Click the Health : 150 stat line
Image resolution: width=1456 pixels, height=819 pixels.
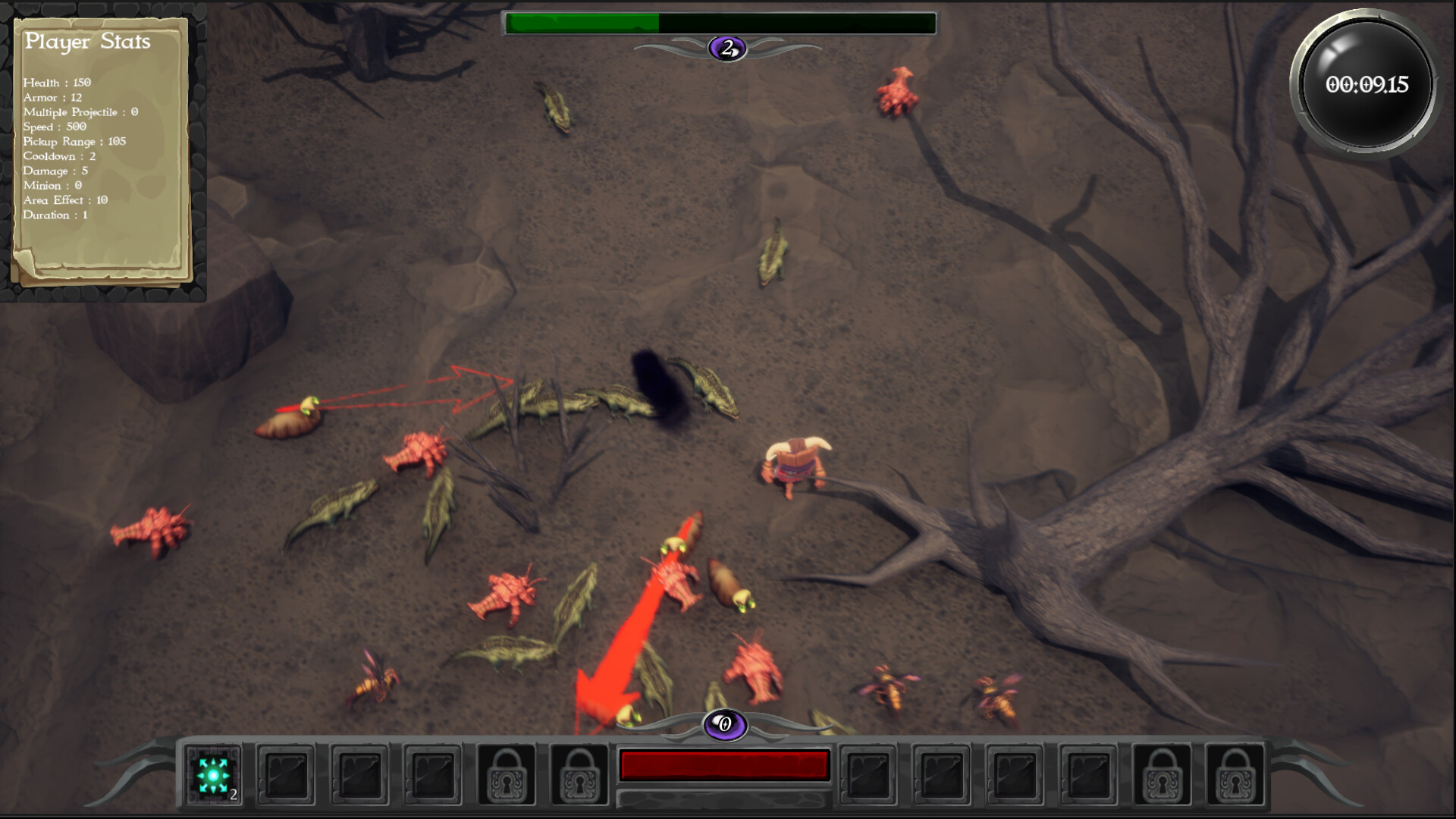point(59,83)
